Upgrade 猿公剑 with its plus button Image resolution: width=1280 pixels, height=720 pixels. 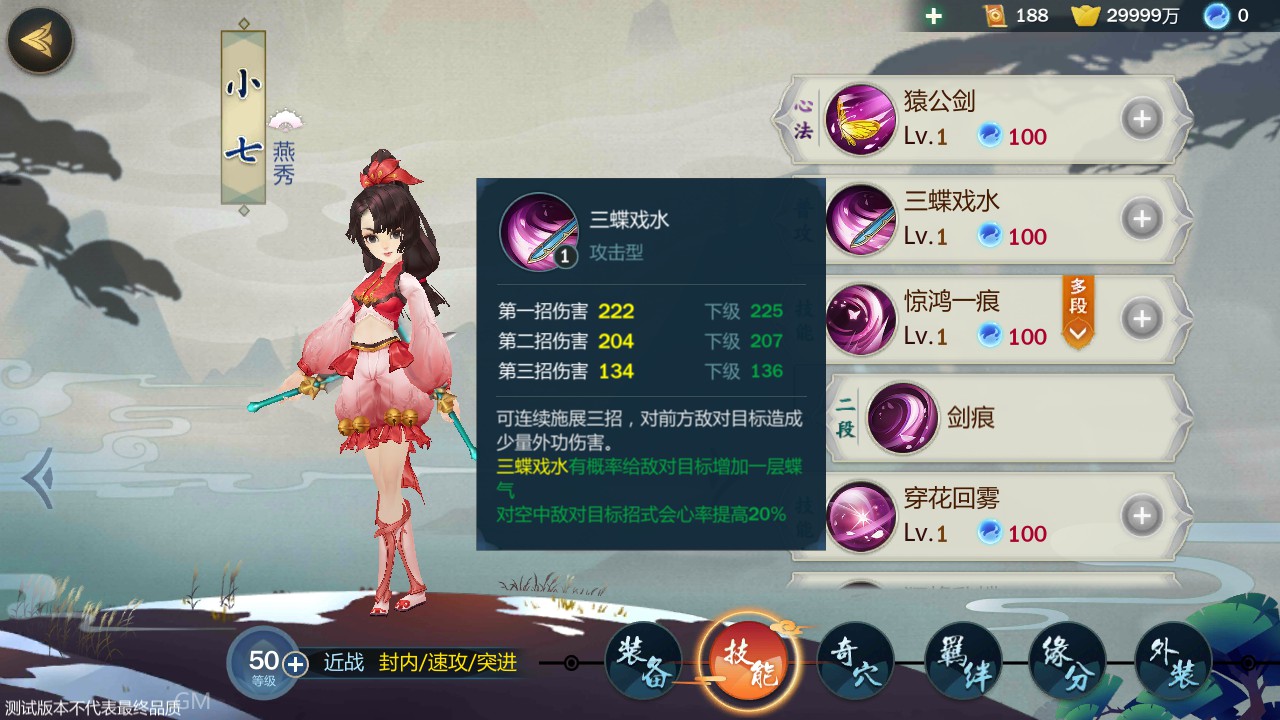(1141, 118)
